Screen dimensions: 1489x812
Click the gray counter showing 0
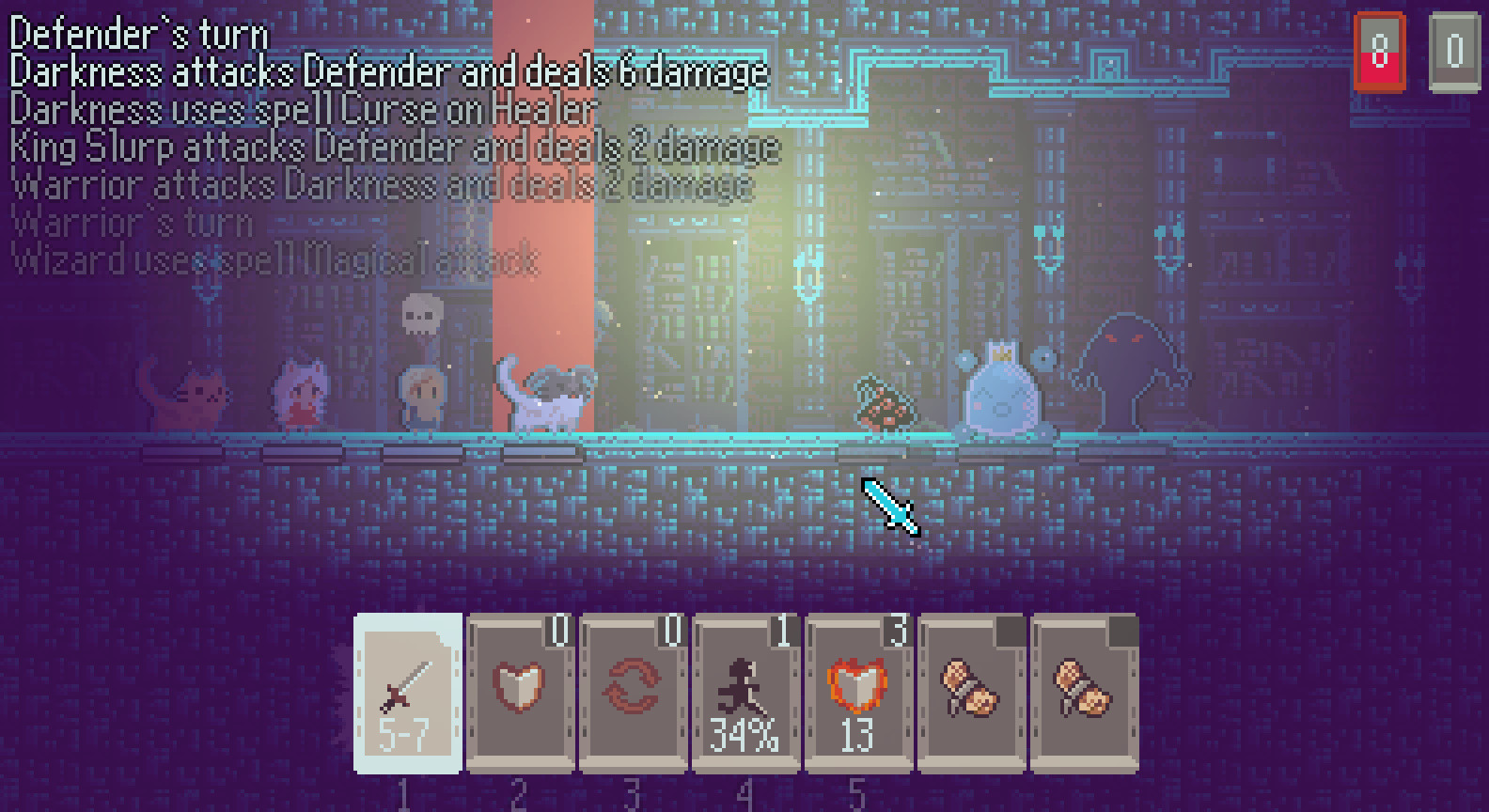(1455, 50)
